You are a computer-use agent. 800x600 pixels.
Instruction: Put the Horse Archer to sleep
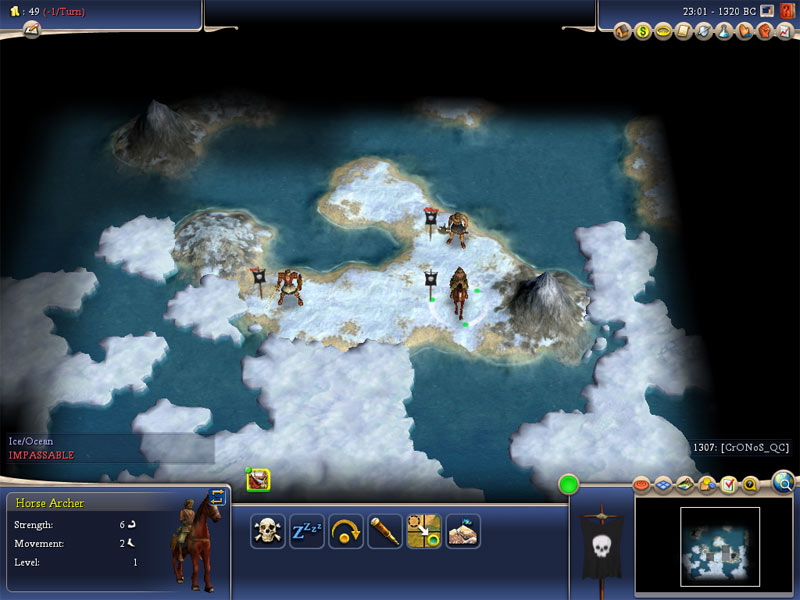click(307, 531)
